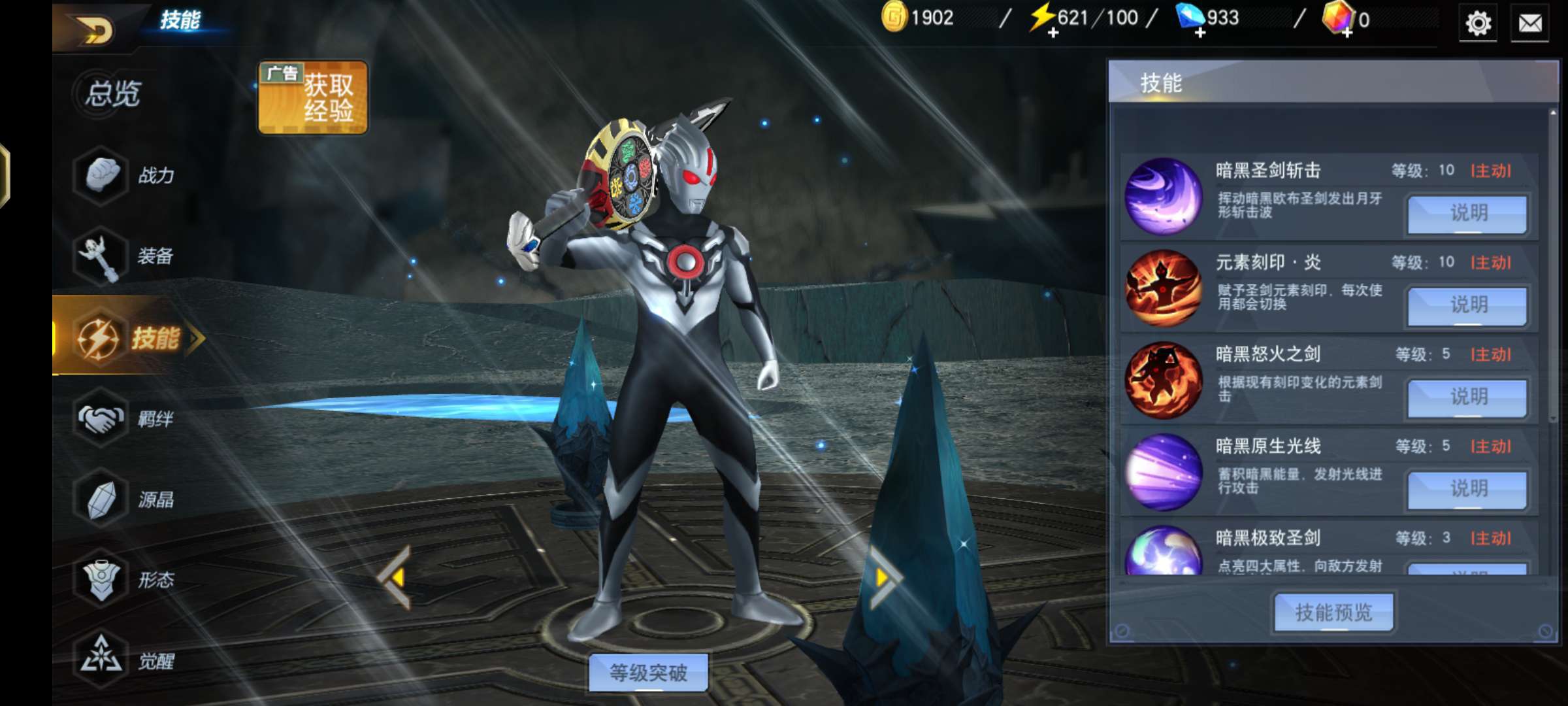Switch to the 战力 tab

(124, 175)
